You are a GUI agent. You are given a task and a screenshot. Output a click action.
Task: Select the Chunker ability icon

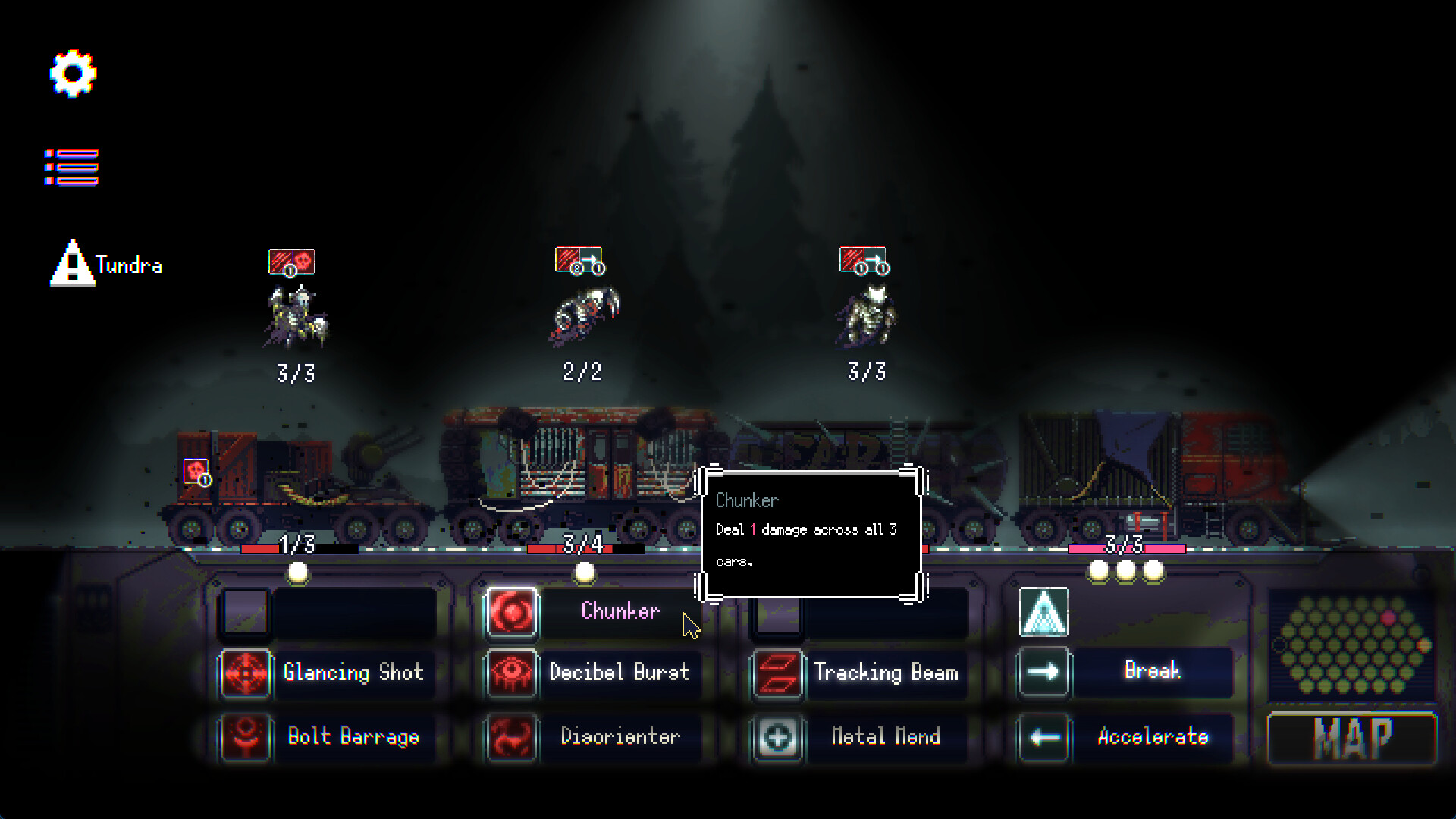(x=511, y=611)
